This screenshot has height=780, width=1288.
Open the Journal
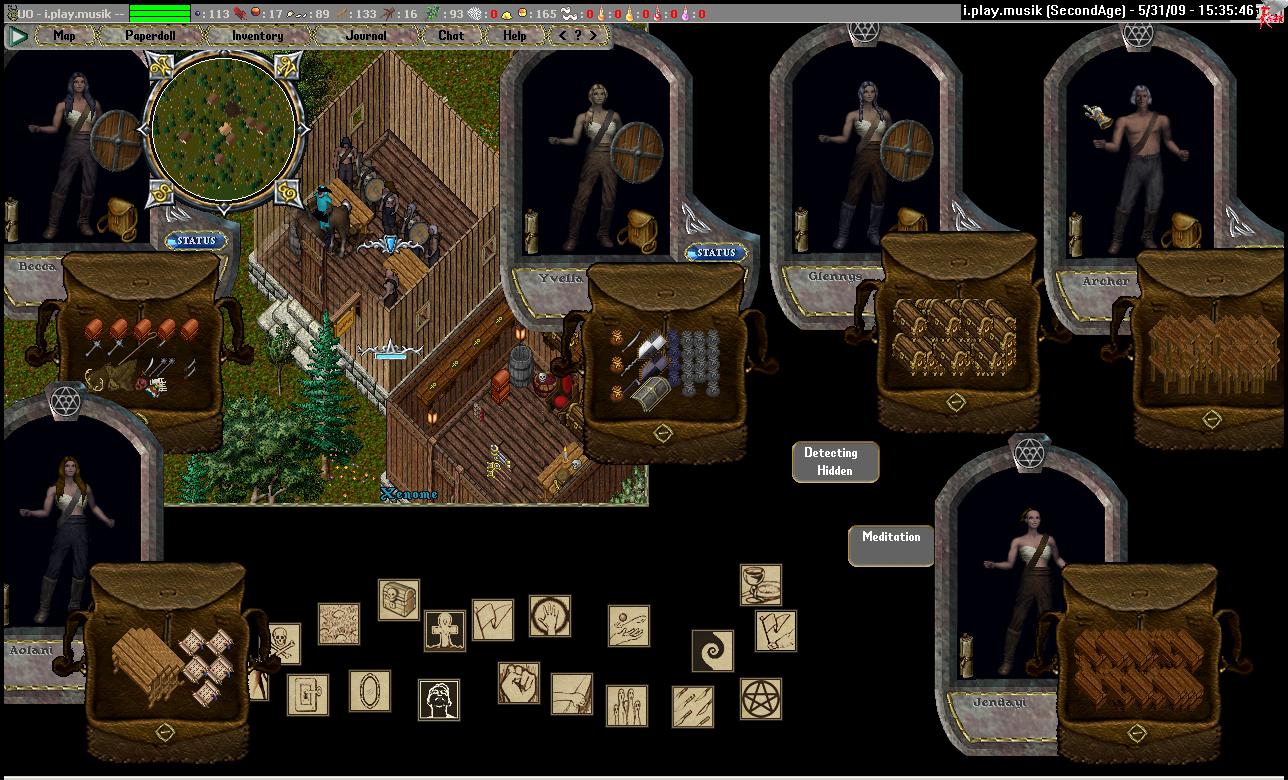coord(366,36)
